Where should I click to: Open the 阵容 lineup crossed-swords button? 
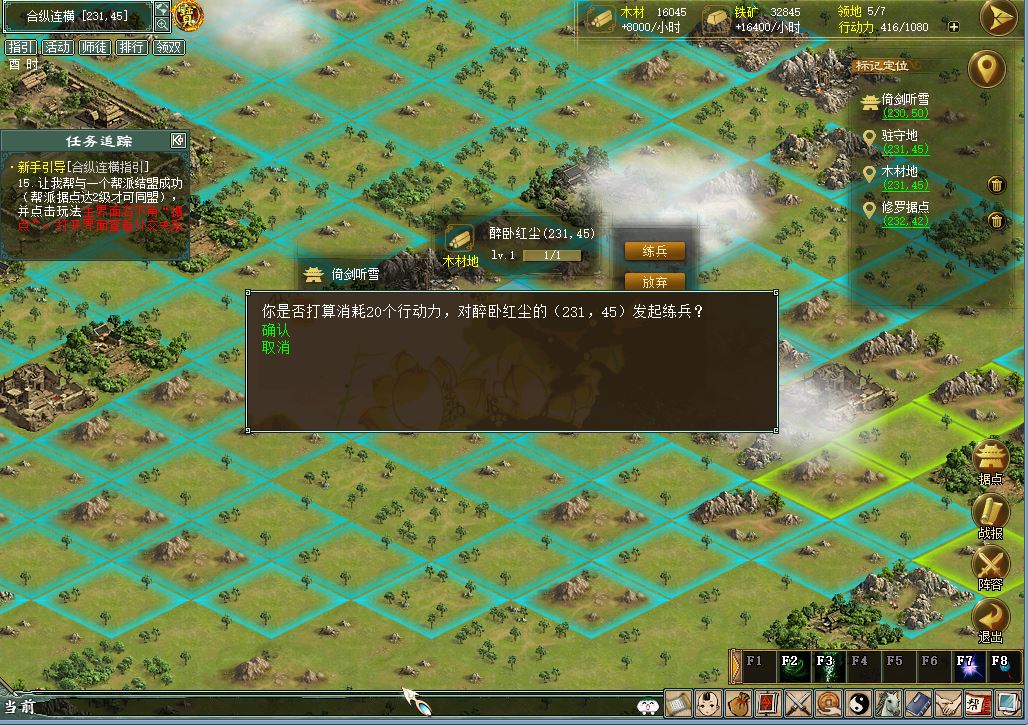click(991, 567)
